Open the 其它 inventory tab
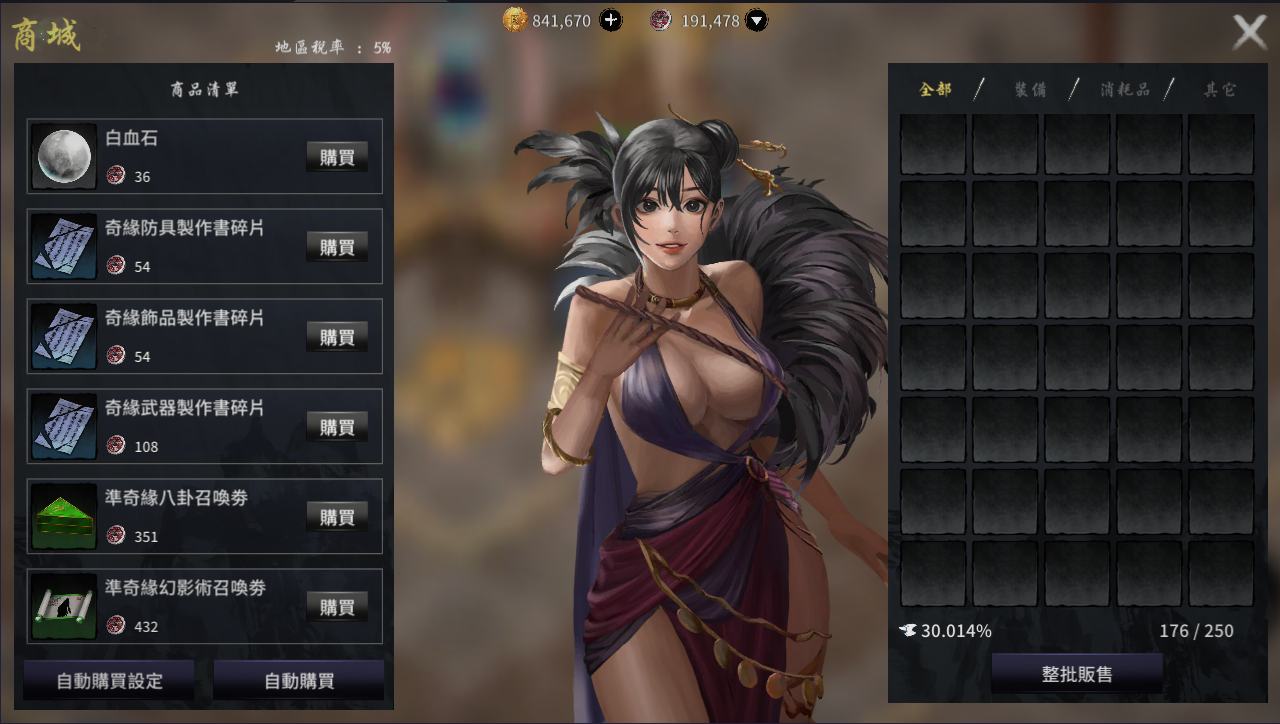This screenshot has height=724, width=1280. pyautogui.click(x=1220, y=90)
